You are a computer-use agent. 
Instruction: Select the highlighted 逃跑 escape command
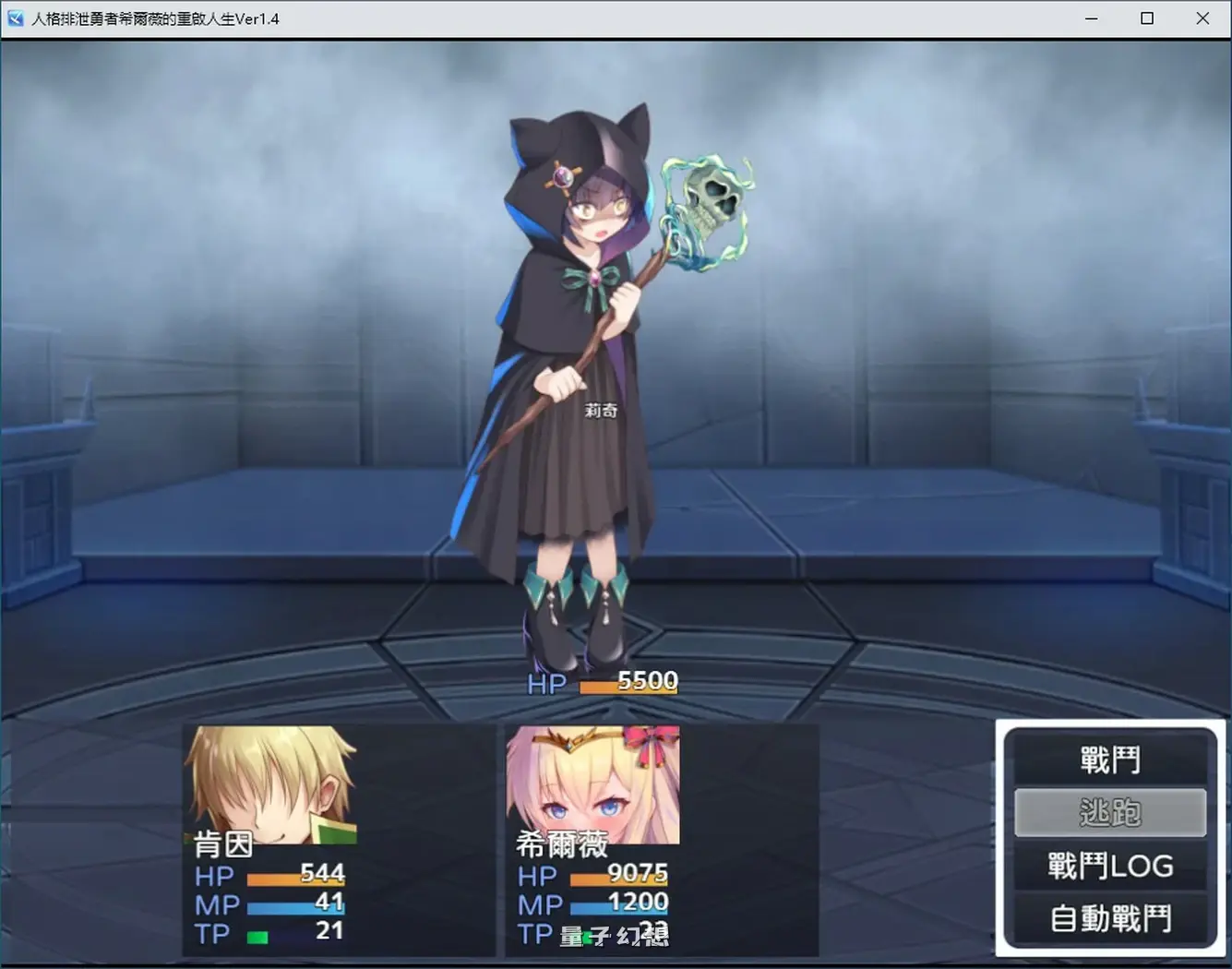(x=1110, y=811)
